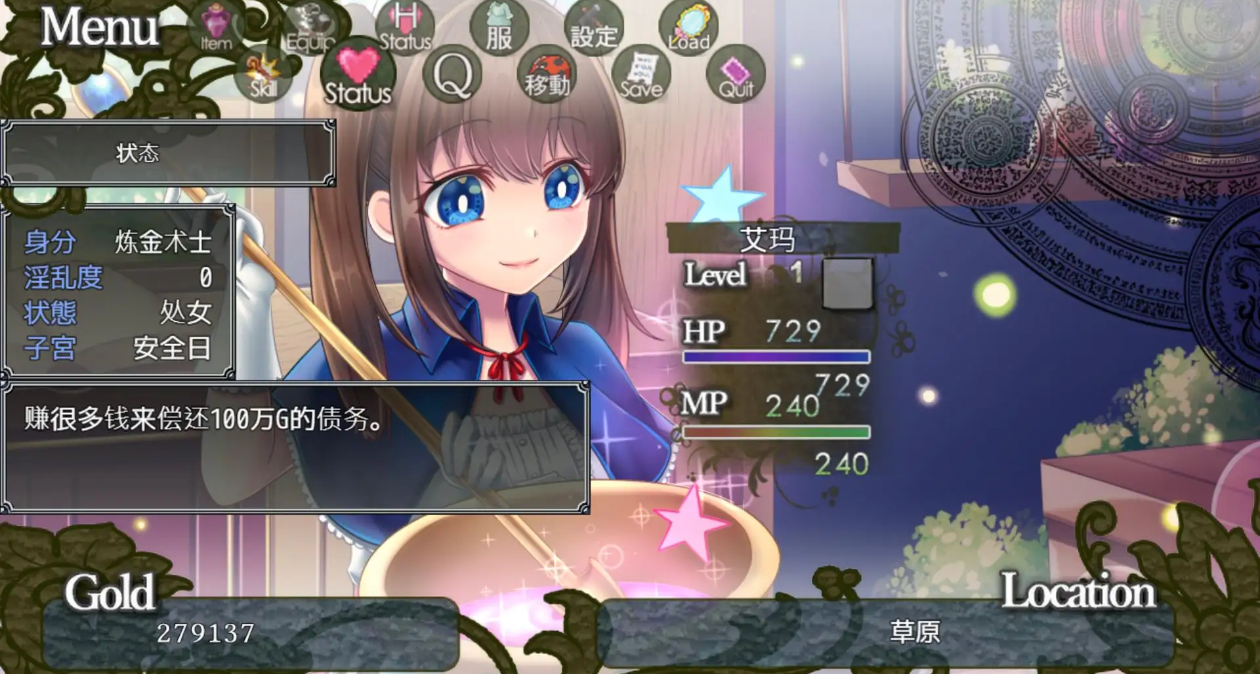Choose the 移動 ladybug move icon

pos(547,74)
